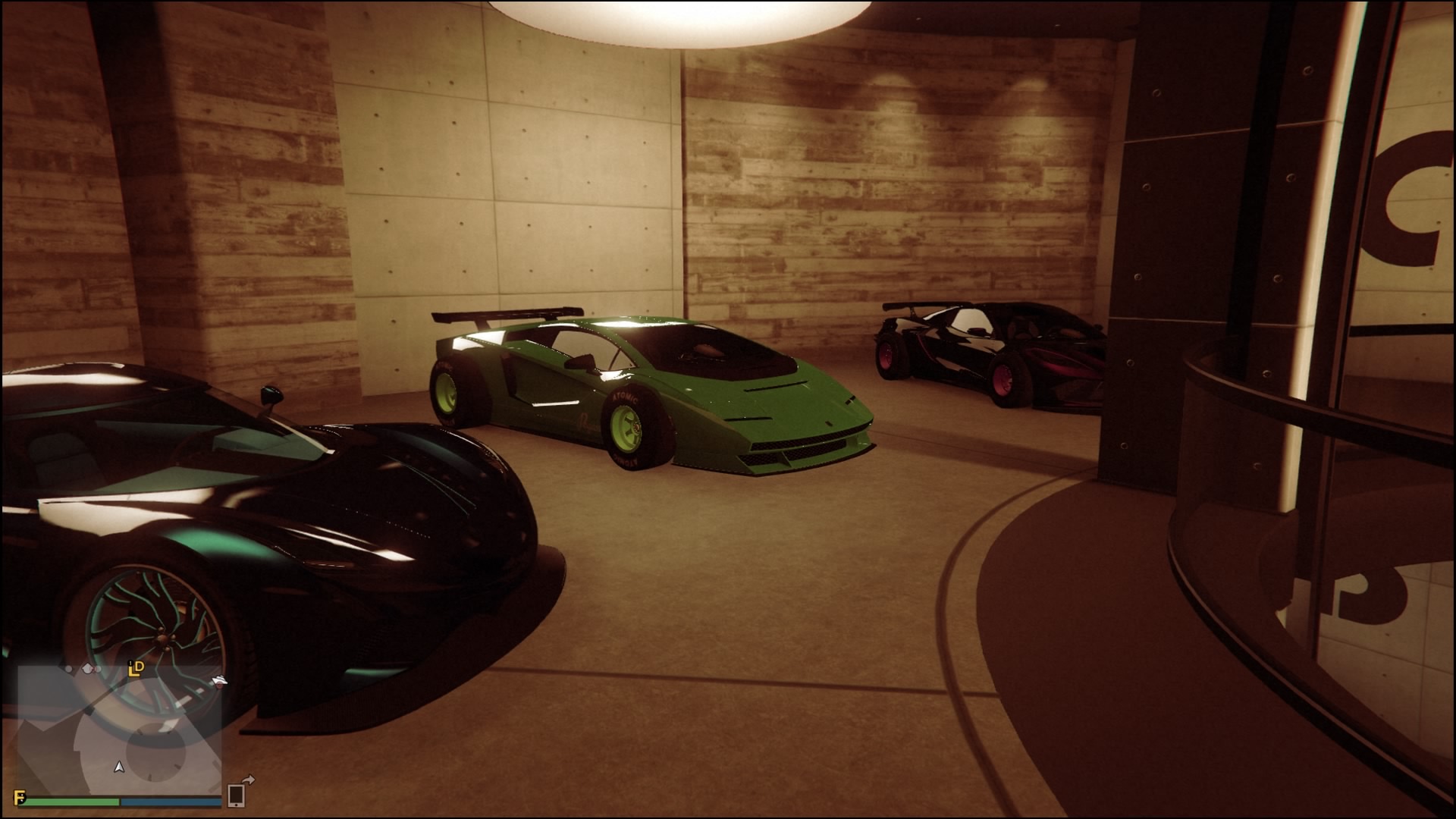Click the minimap in the corner
Viewport: 1456px width, 819px height.
(119, 730)
